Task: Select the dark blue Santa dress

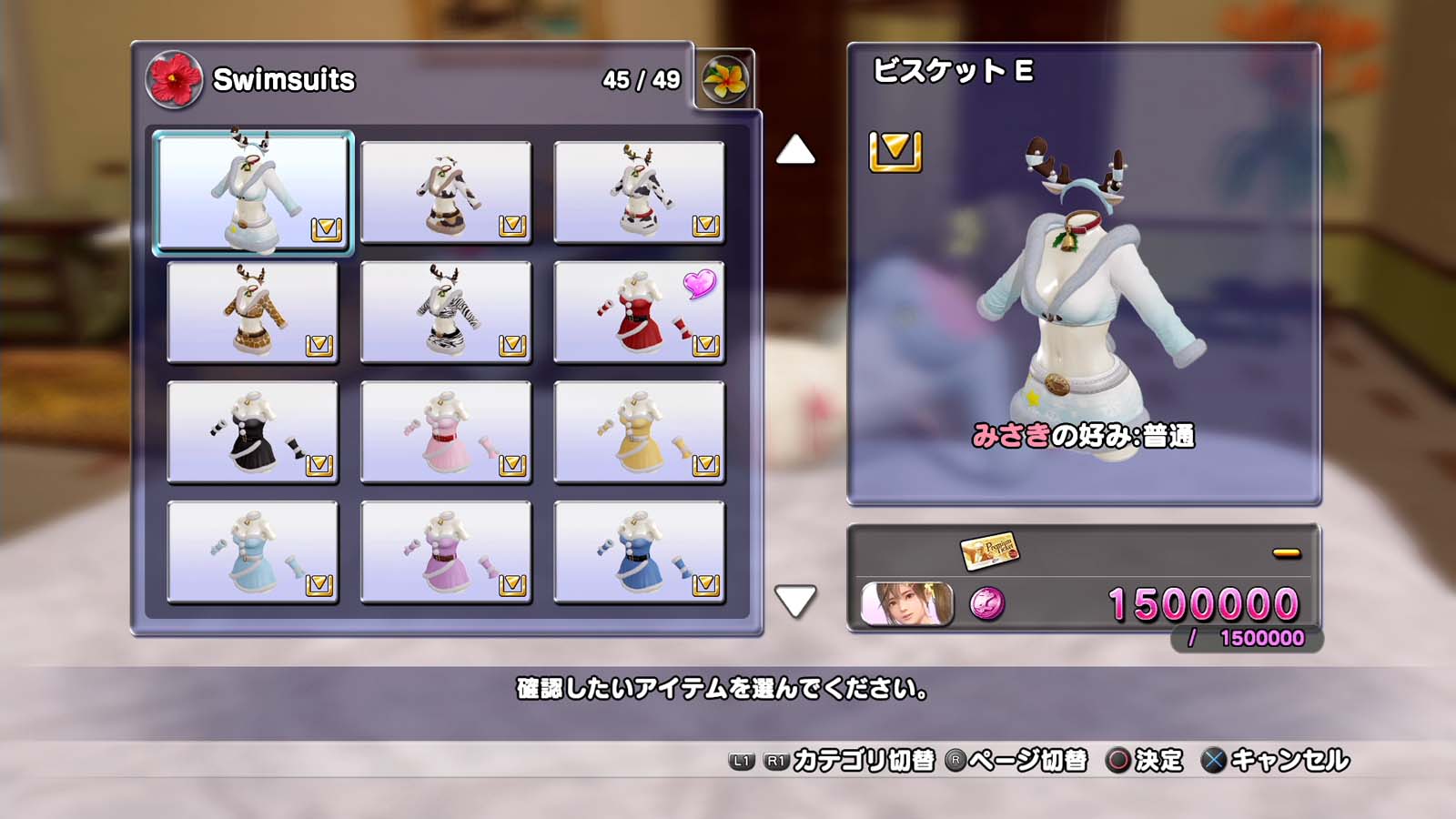Action: click(x=639, y=552)
